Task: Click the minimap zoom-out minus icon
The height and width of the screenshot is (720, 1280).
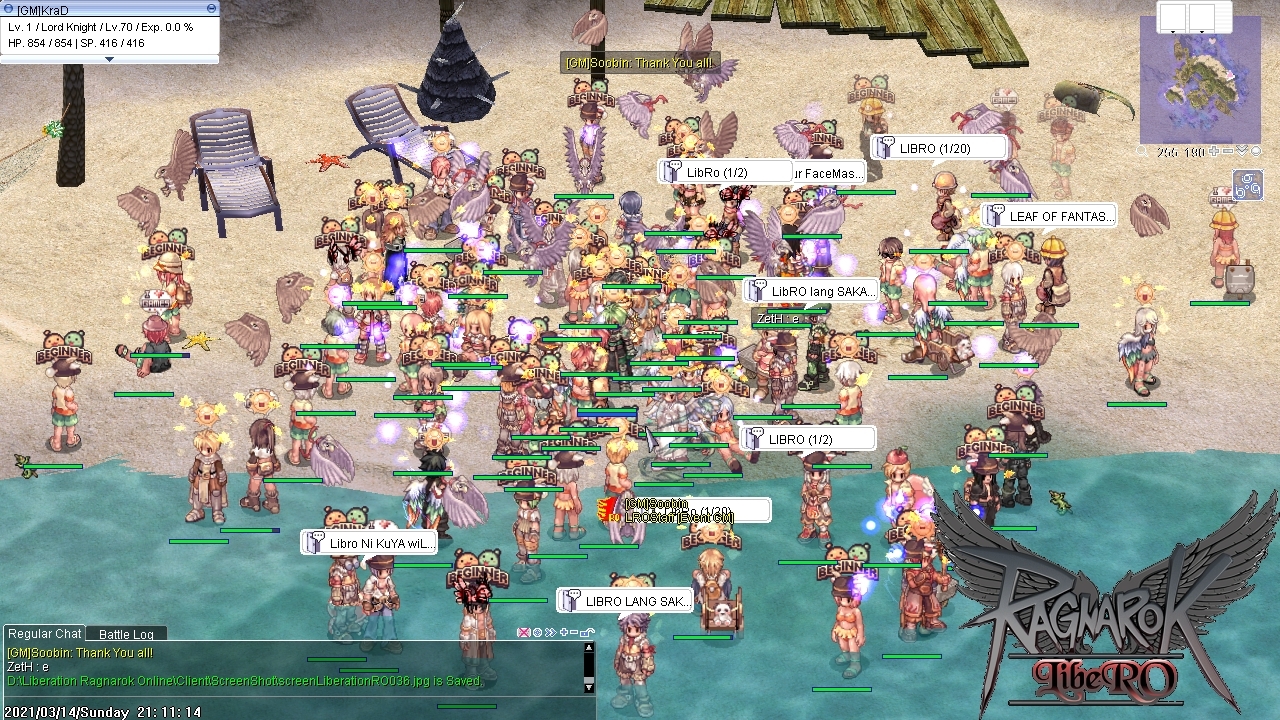Action: [1228, 150]
